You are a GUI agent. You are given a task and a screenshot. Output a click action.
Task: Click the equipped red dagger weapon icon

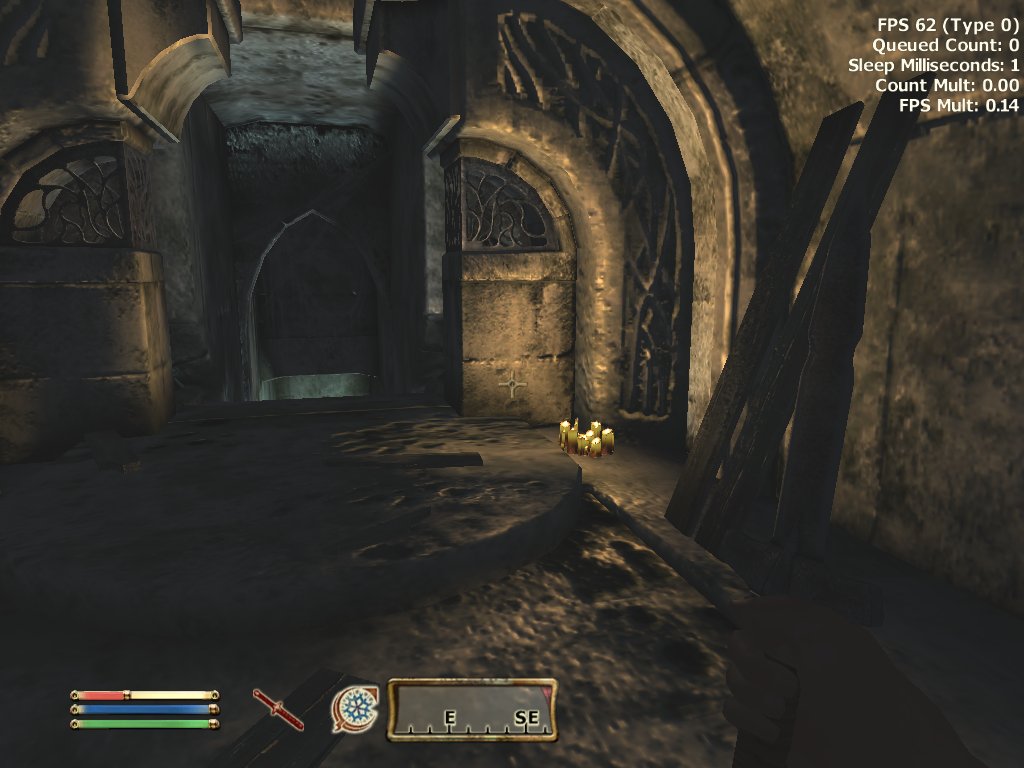[x=278, y=709]
